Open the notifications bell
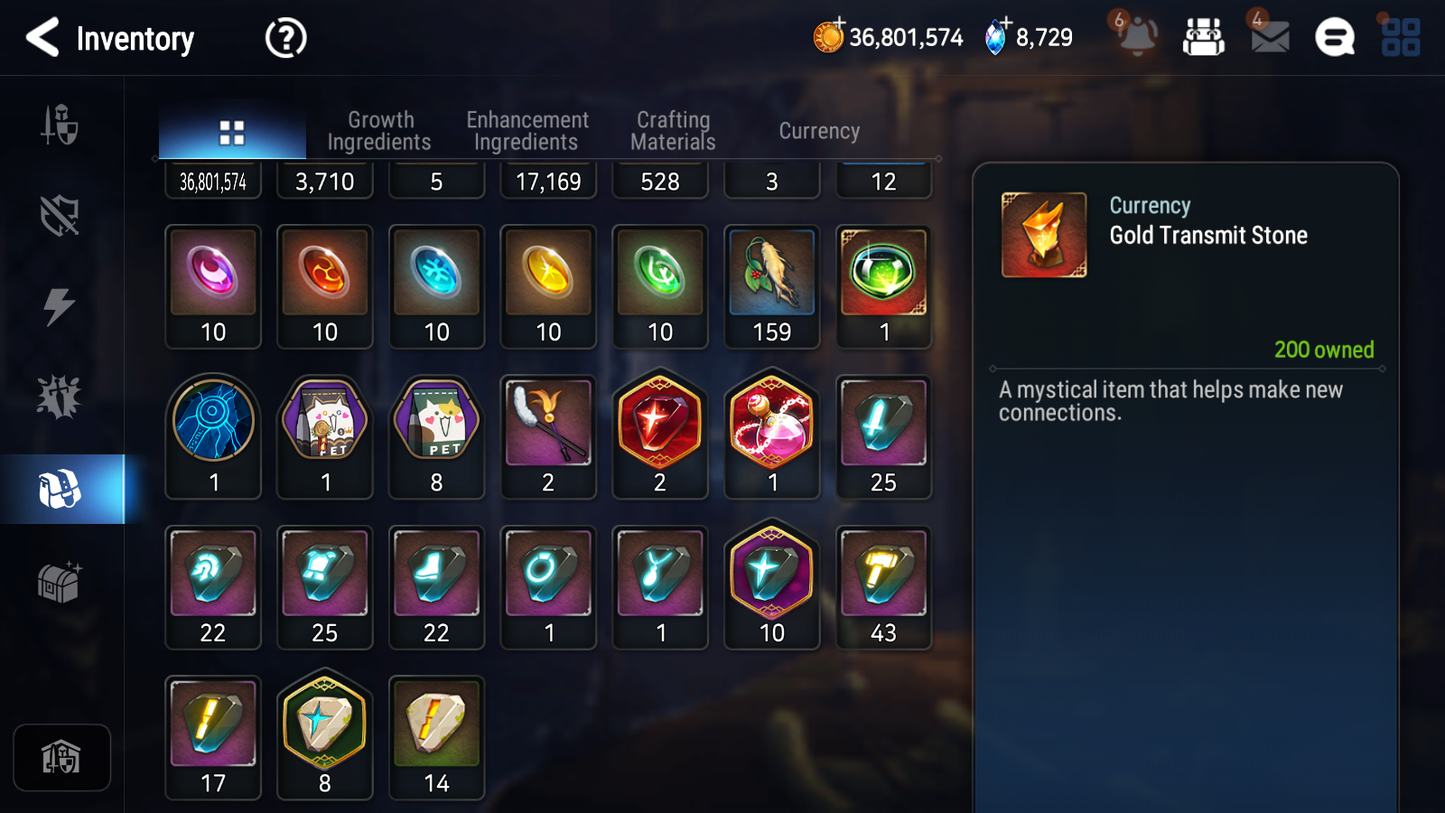Image resolution: width=1445 pixels, height=813 pixels. (x=1137, y=37)
